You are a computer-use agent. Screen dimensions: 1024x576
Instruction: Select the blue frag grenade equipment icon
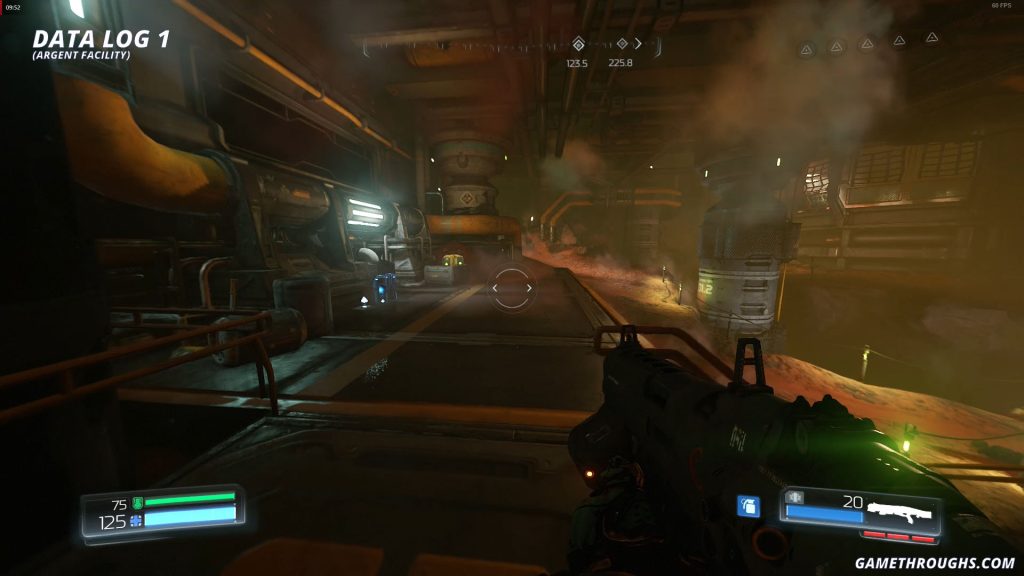point(747,507)
